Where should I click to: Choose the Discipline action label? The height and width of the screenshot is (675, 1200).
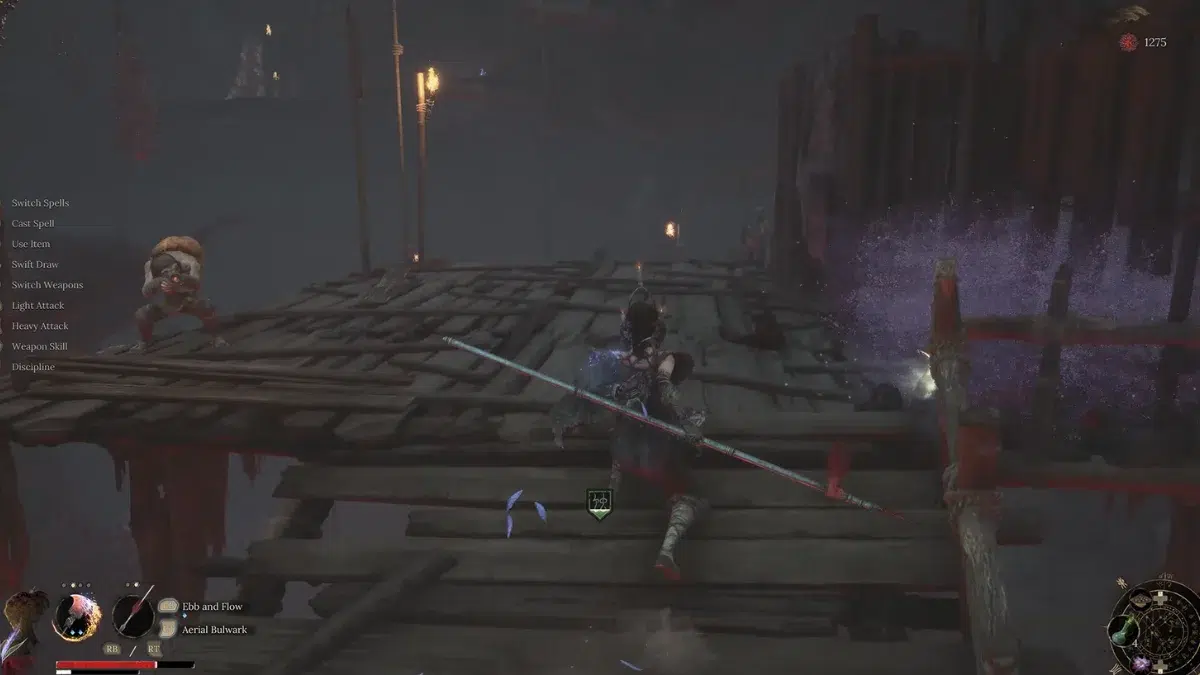pos(33,367)
